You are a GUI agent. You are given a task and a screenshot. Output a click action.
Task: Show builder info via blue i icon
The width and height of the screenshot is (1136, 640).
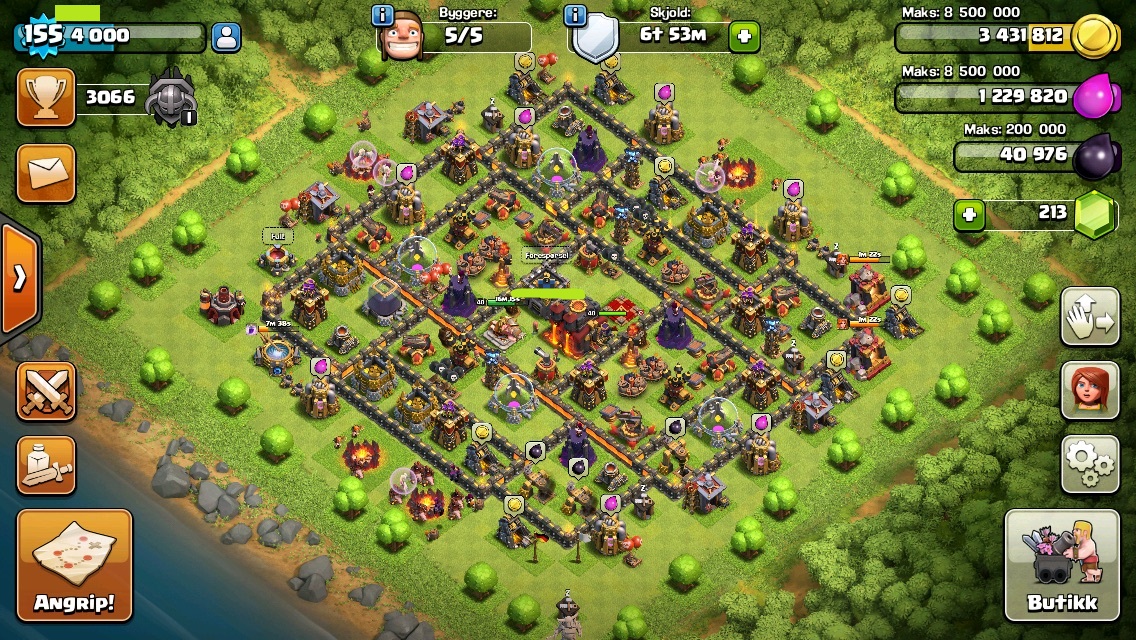(x=382, y=15)
